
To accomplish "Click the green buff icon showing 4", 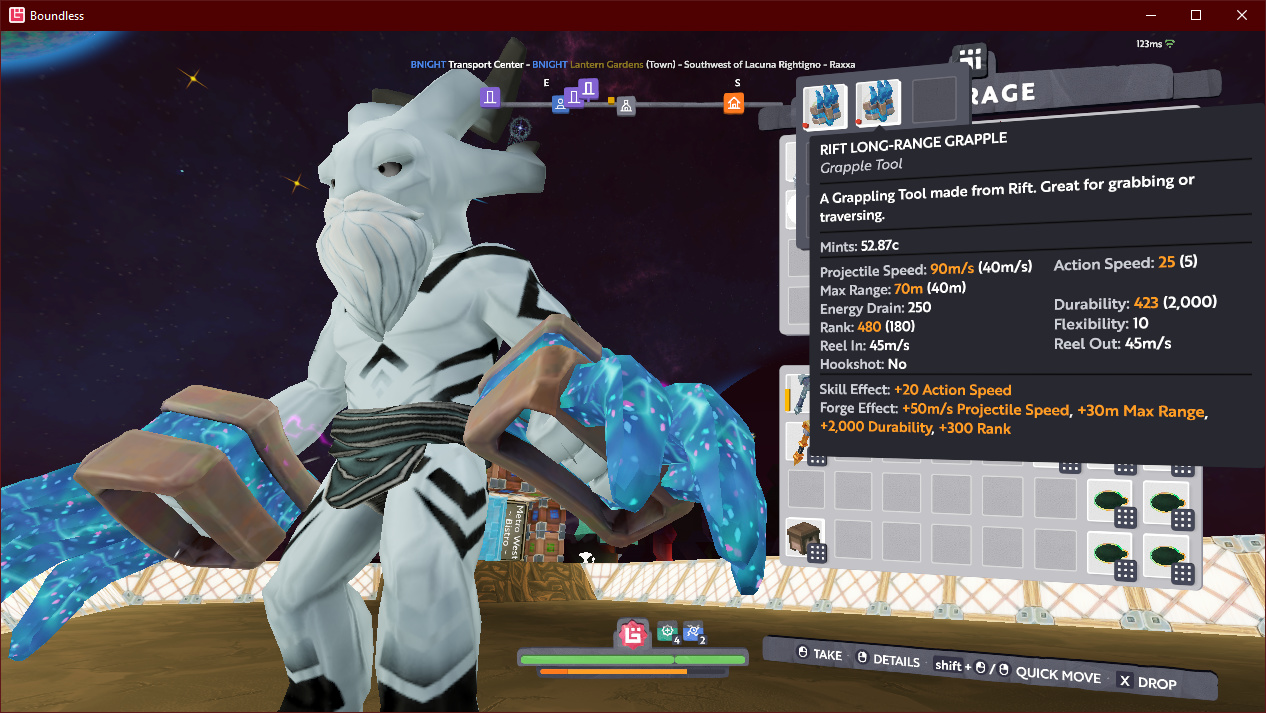I will [667, 632].
